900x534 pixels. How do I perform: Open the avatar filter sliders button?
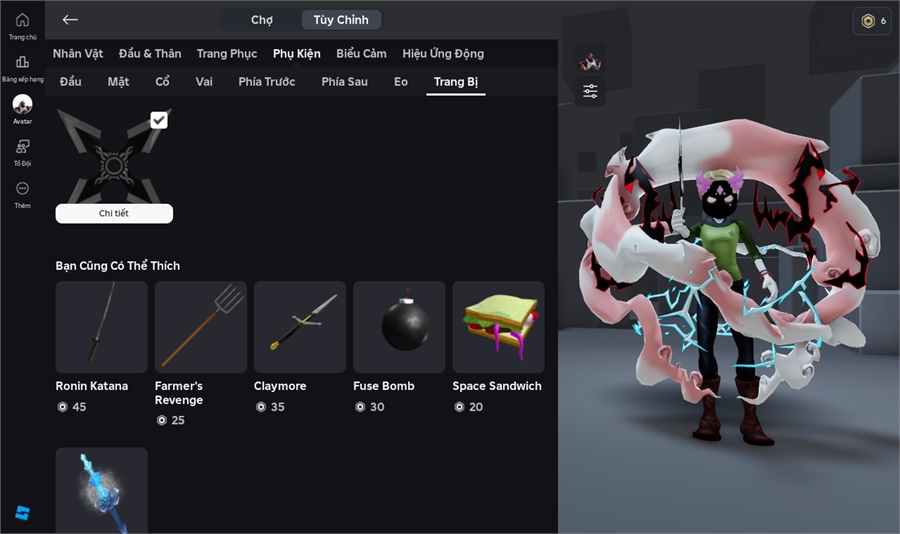[591, 92]
